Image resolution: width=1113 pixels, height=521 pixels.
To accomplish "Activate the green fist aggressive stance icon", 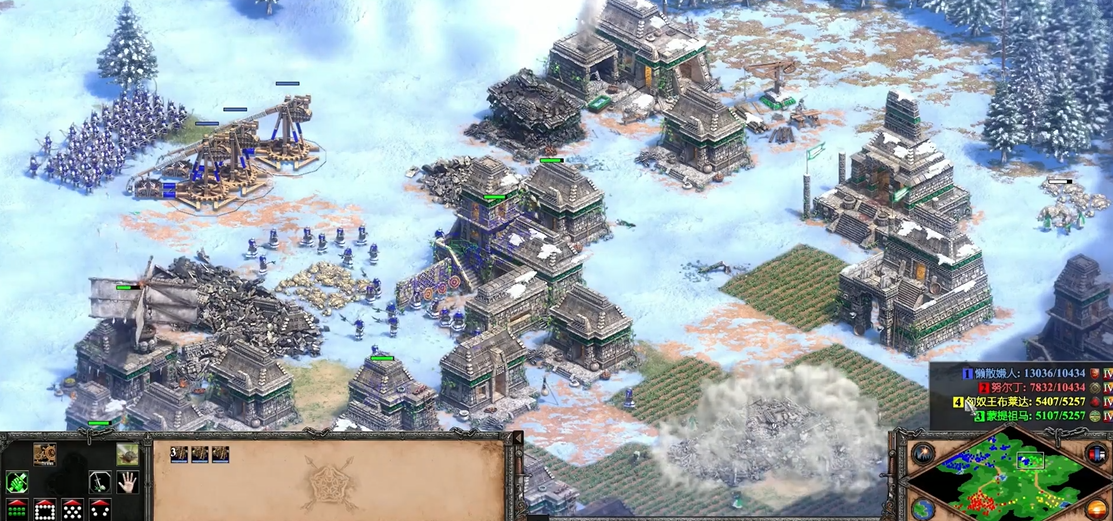I will point(17,483).
